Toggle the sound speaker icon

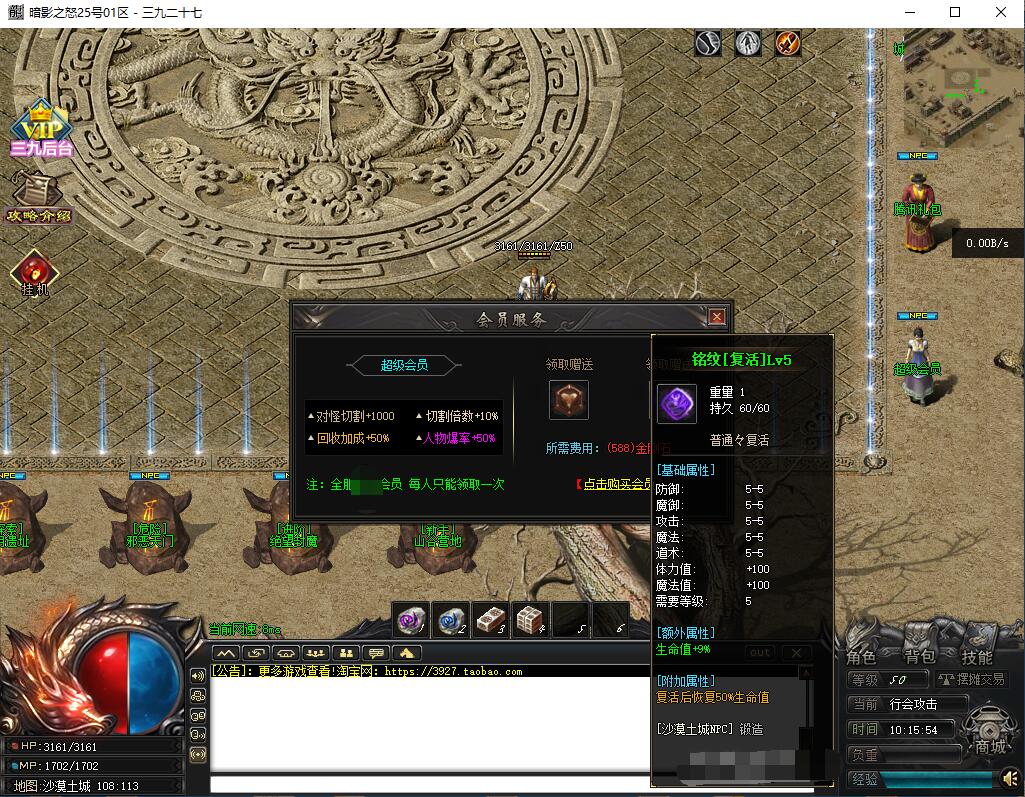pyautogui.click(x=1009, y=778)
